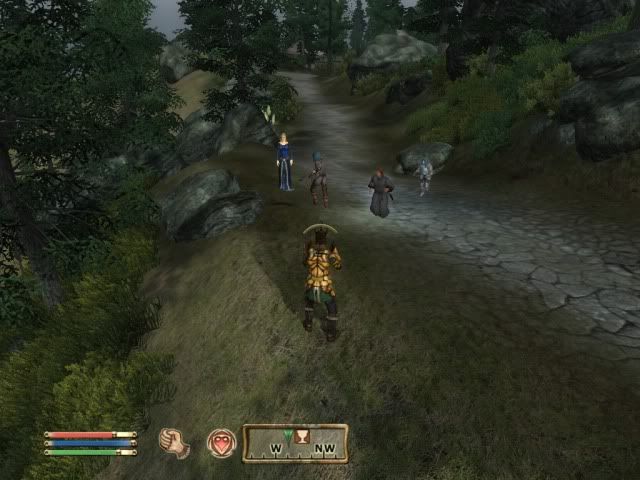This screenshot has width=640, height=480.
Task: Click the compass bar
Action: pyautogui.click(x=296, y=443)
